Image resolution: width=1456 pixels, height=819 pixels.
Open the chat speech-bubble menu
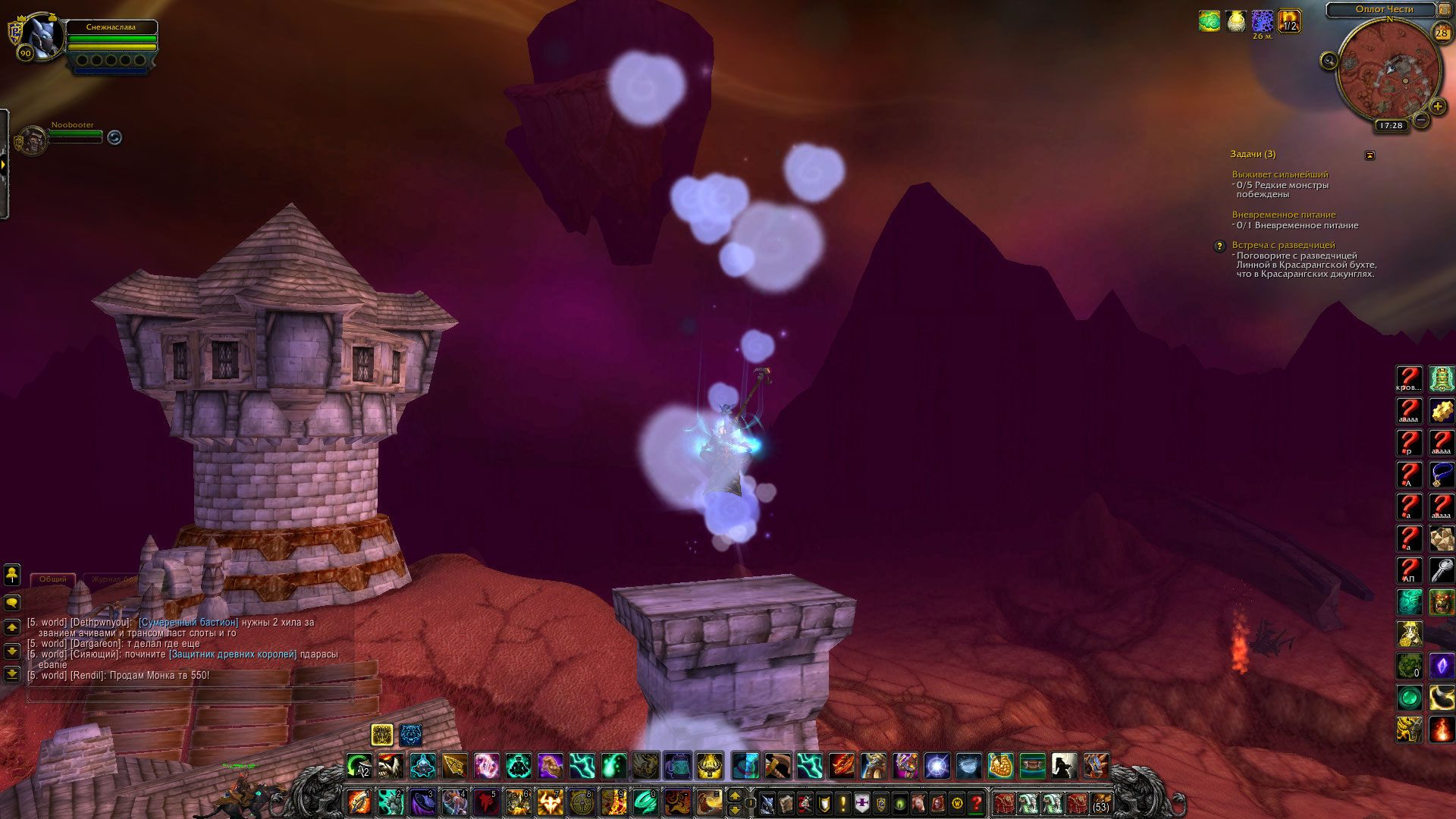[x=12, y=603]
